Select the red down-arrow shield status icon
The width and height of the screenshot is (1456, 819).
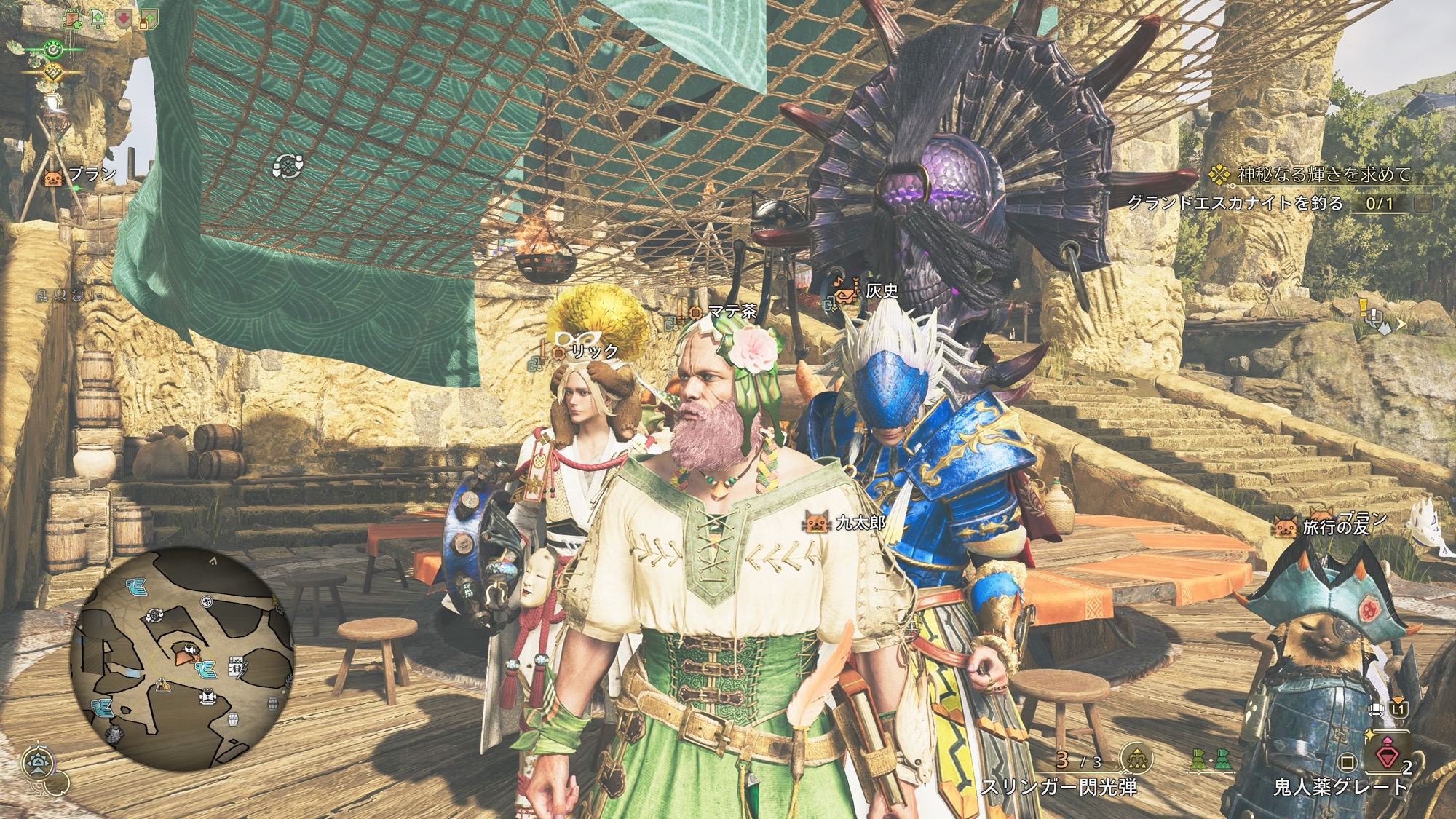point(124,20)
